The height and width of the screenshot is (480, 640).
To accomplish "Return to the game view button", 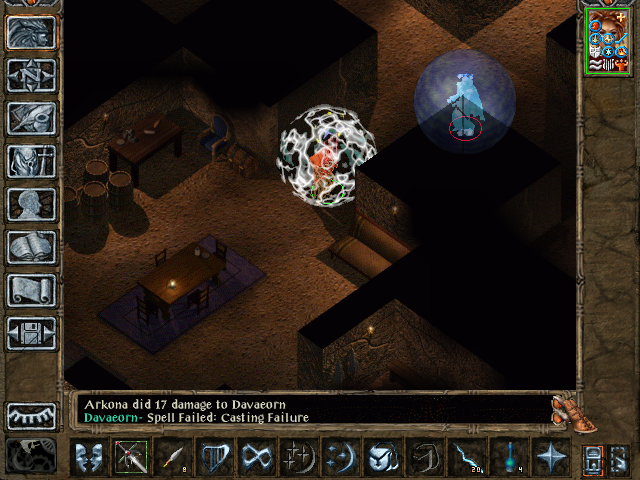I will (31, 32).
